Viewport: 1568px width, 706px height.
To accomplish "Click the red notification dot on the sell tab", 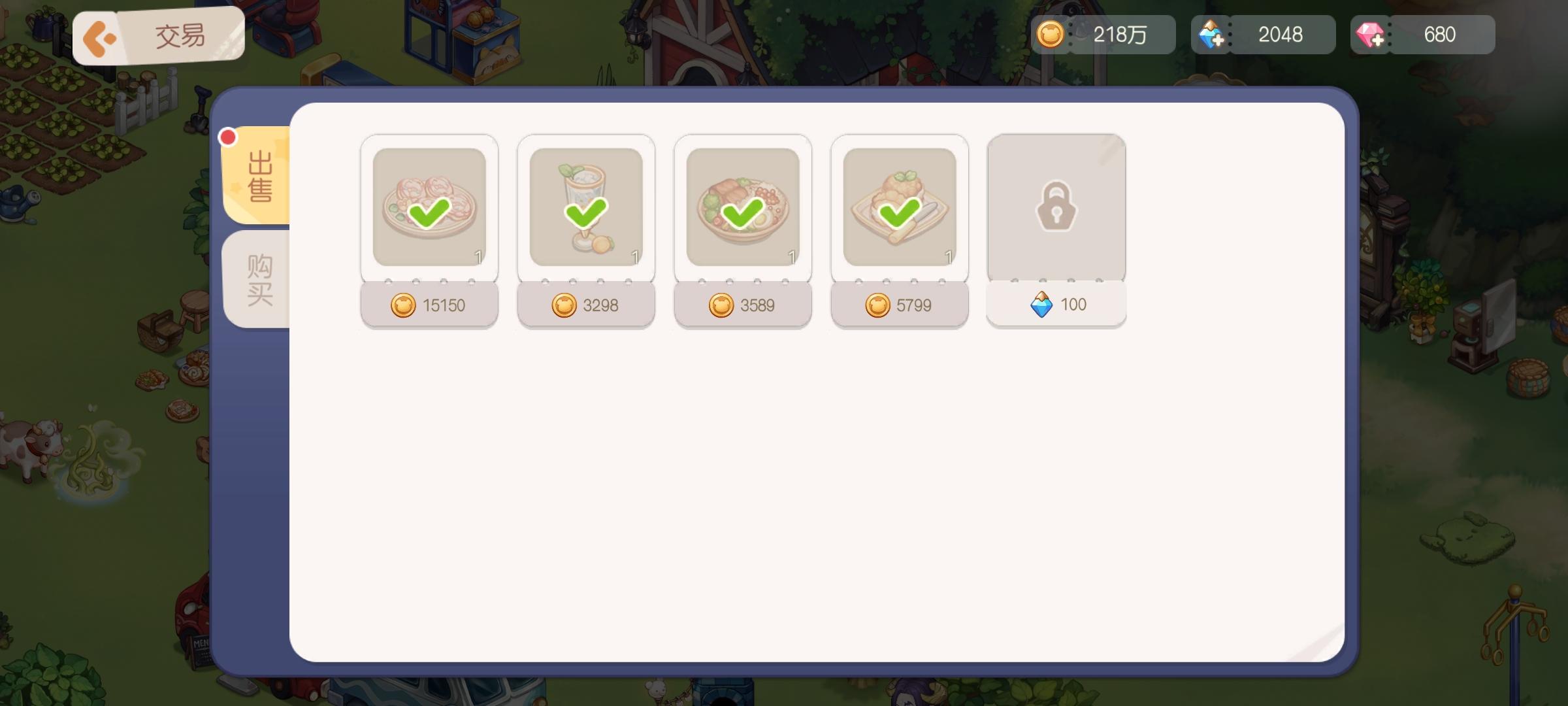I will tap(227, 136).
